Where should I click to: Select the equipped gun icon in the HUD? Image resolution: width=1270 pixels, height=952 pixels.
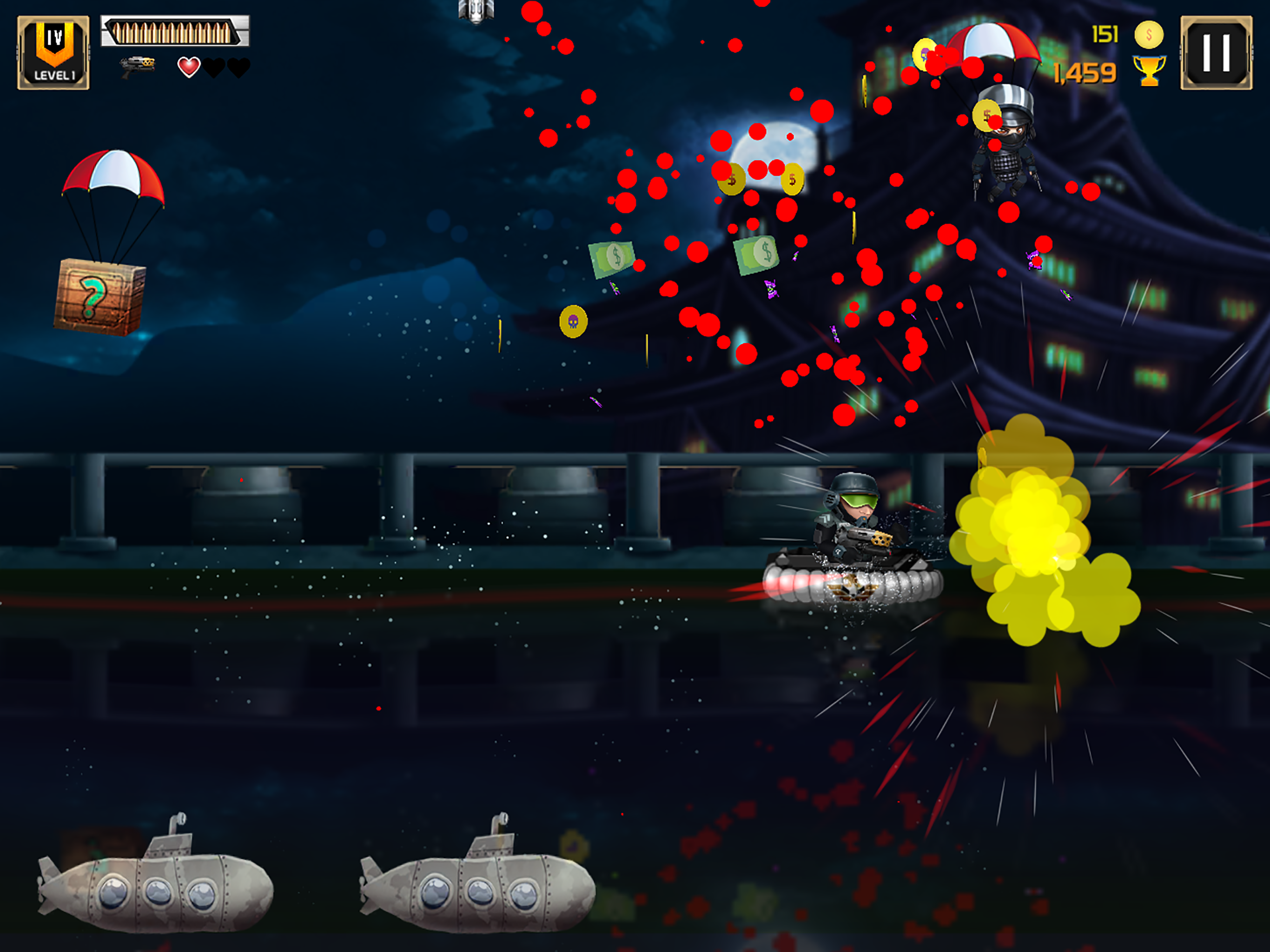tap(138, 65)
